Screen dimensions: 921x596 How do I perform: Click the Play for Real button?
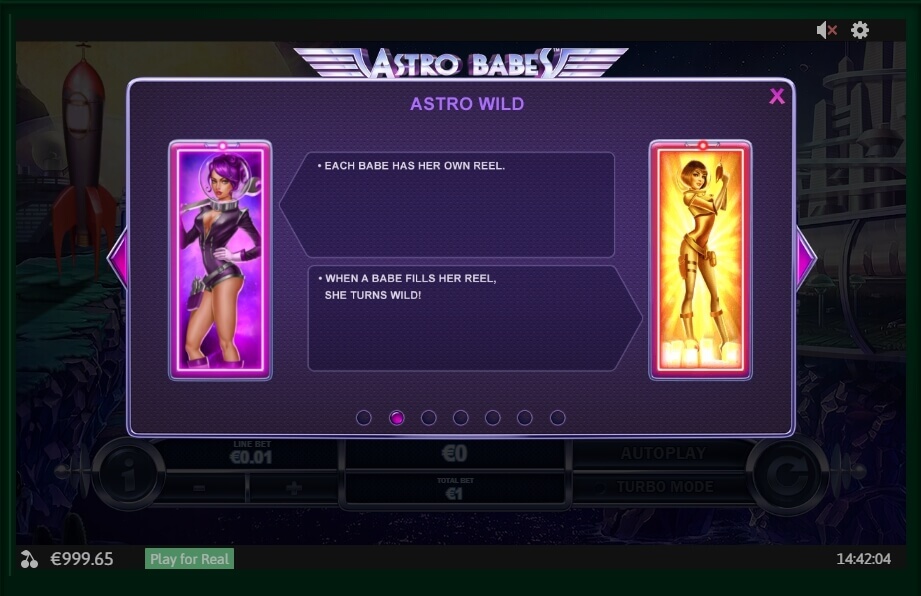189,559
